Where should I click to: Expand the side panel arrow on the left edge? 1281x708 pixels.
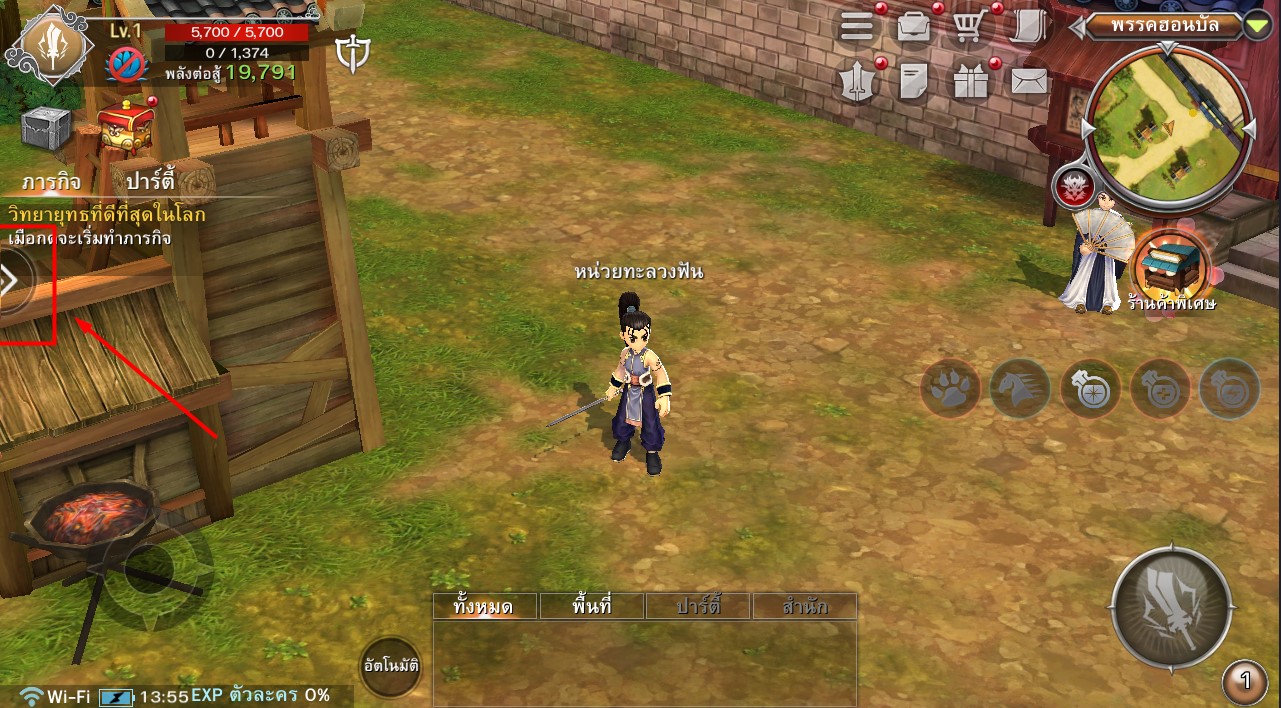(x=12, y=281)
